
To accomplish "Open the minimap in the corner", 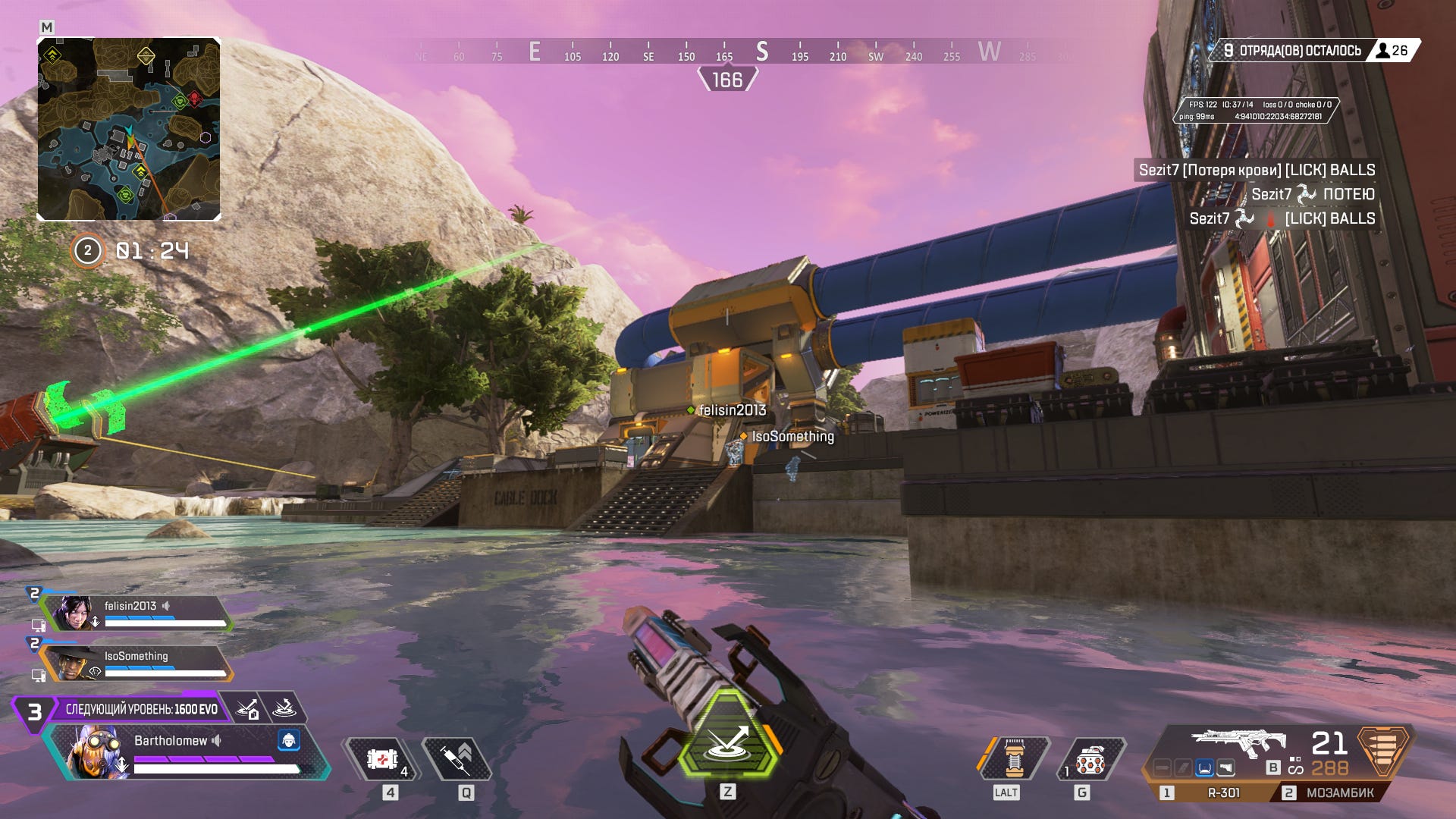I will coord(129,129).
